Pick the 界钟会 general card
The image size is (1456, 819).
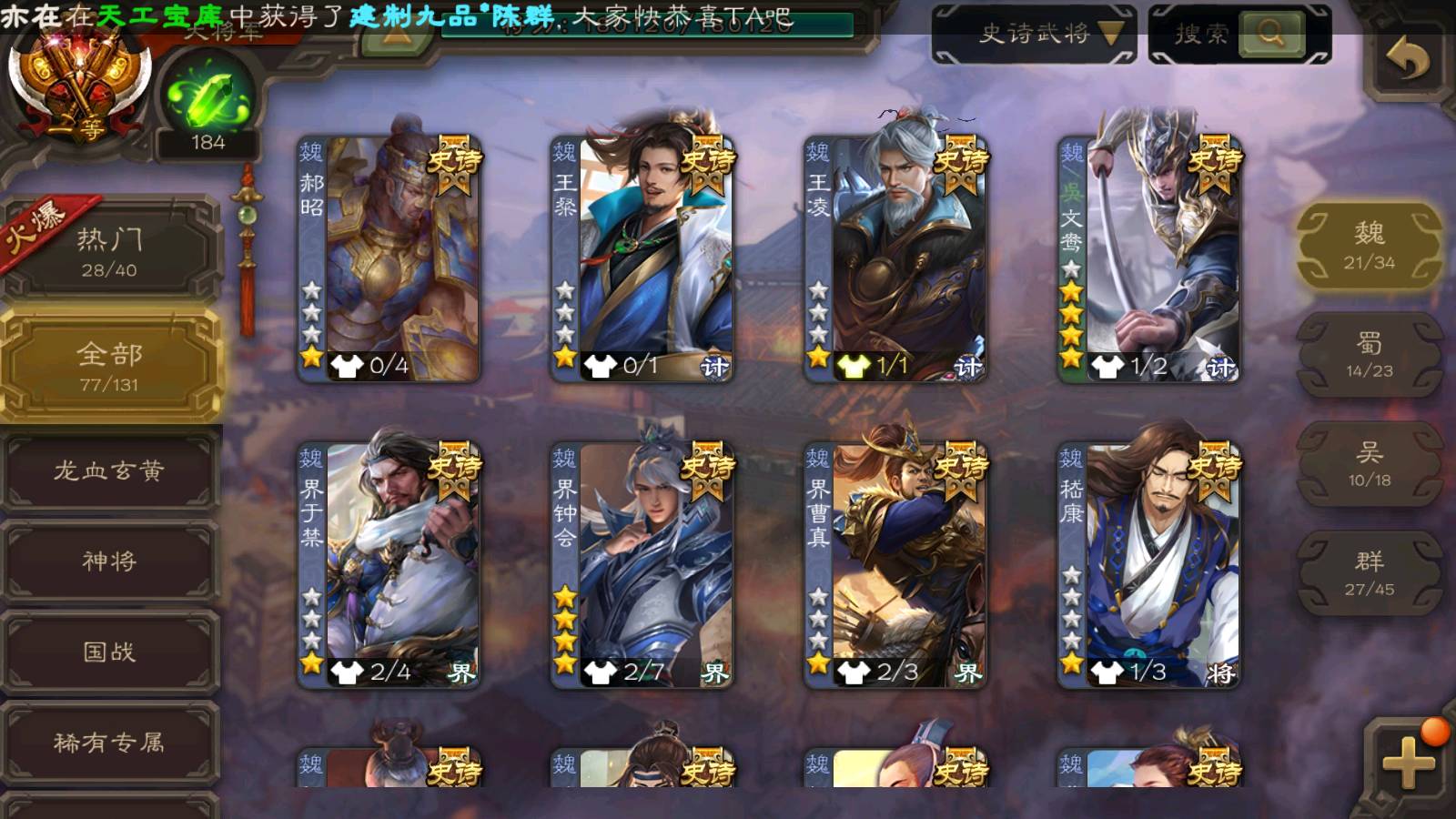642,564
